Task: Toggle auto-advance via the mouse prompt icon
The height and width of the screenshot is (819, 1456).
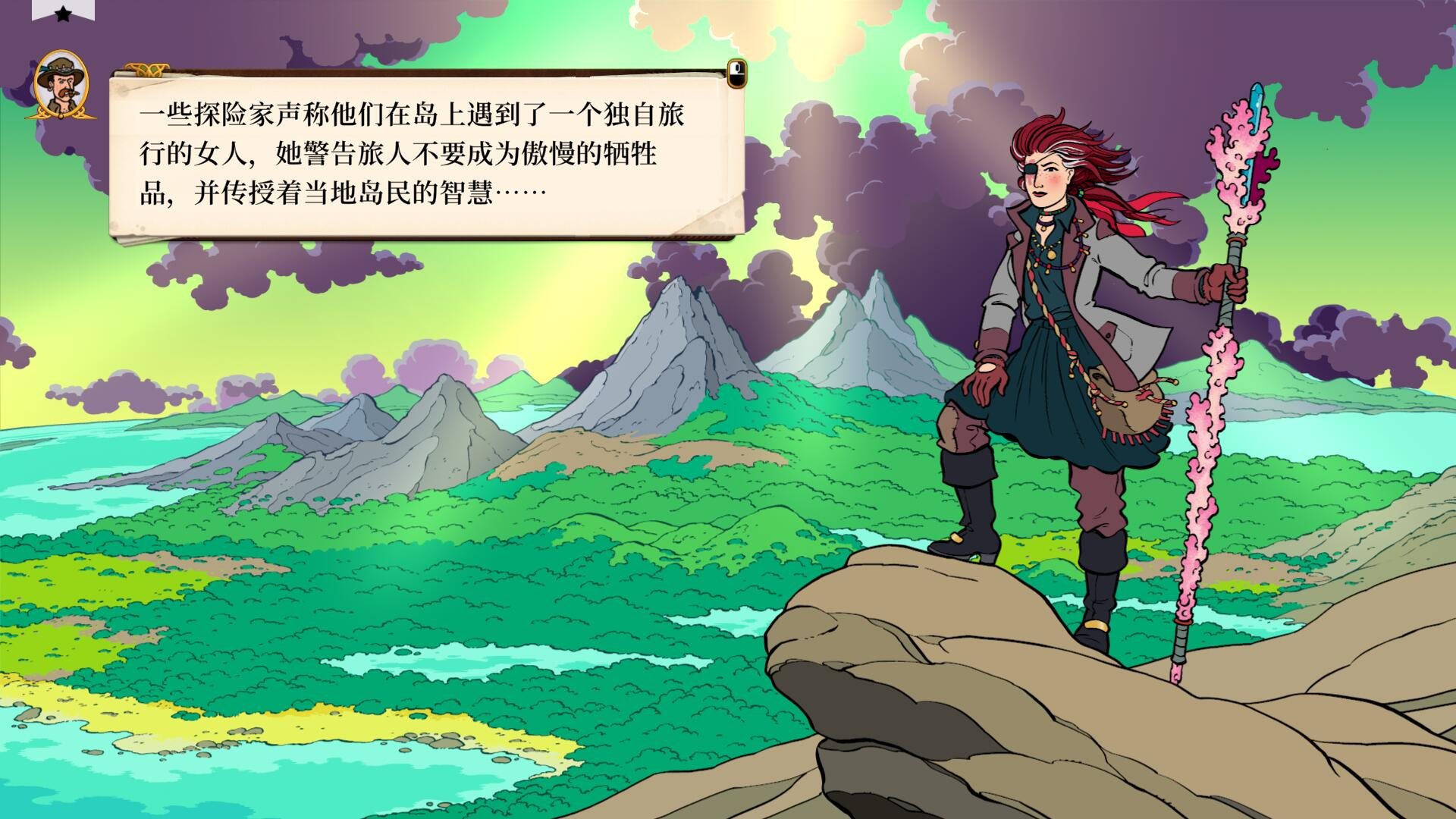Action: tap(736, 74)
